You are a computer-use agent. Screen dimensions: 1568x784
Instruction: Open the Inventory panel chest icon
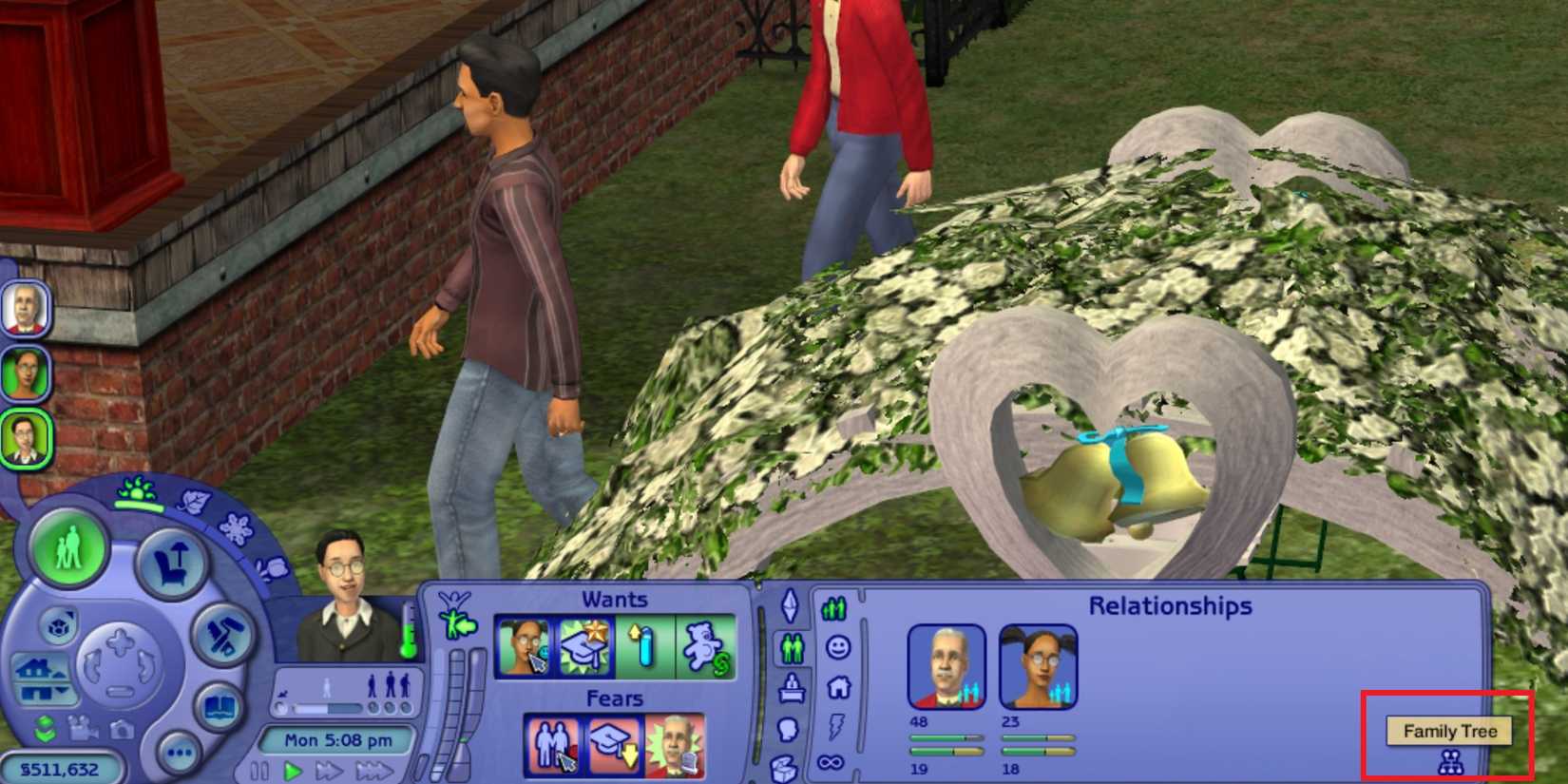click(x=783, y=768)
